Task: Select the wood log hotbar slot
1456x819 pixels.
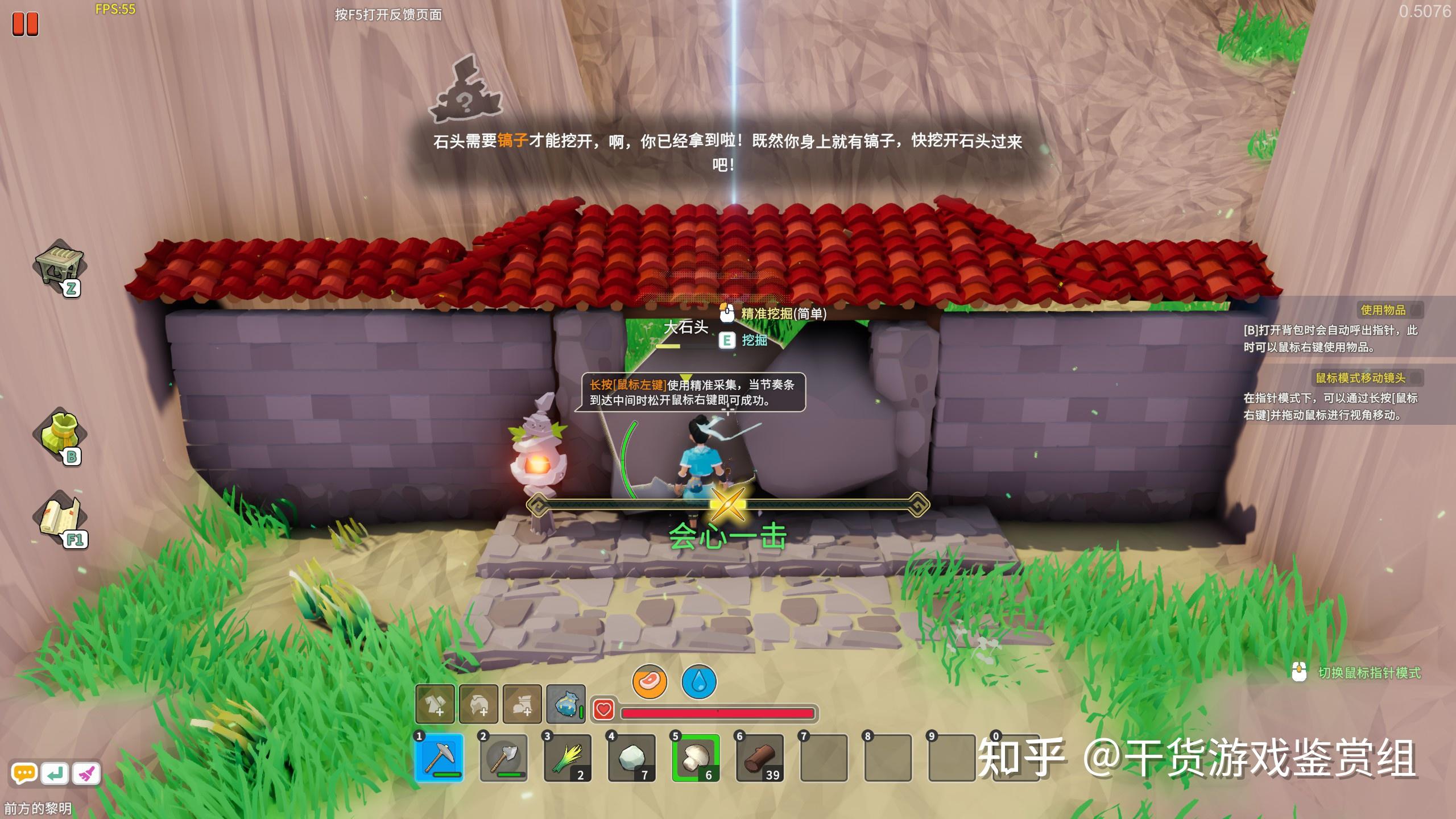Action: [x=759, y=758]
